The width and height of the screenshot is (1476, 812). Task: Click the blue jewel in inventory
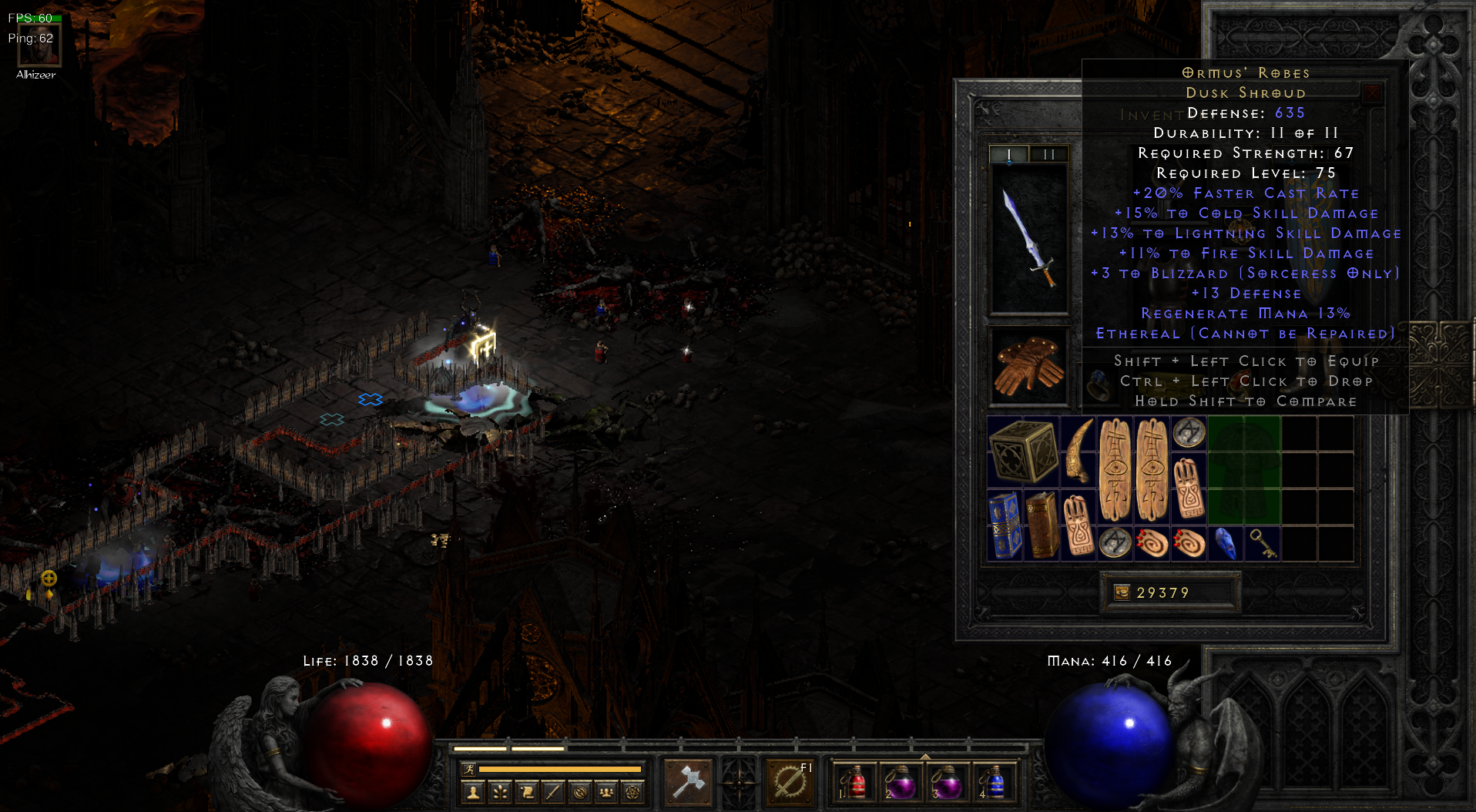tap(1226, 543)
